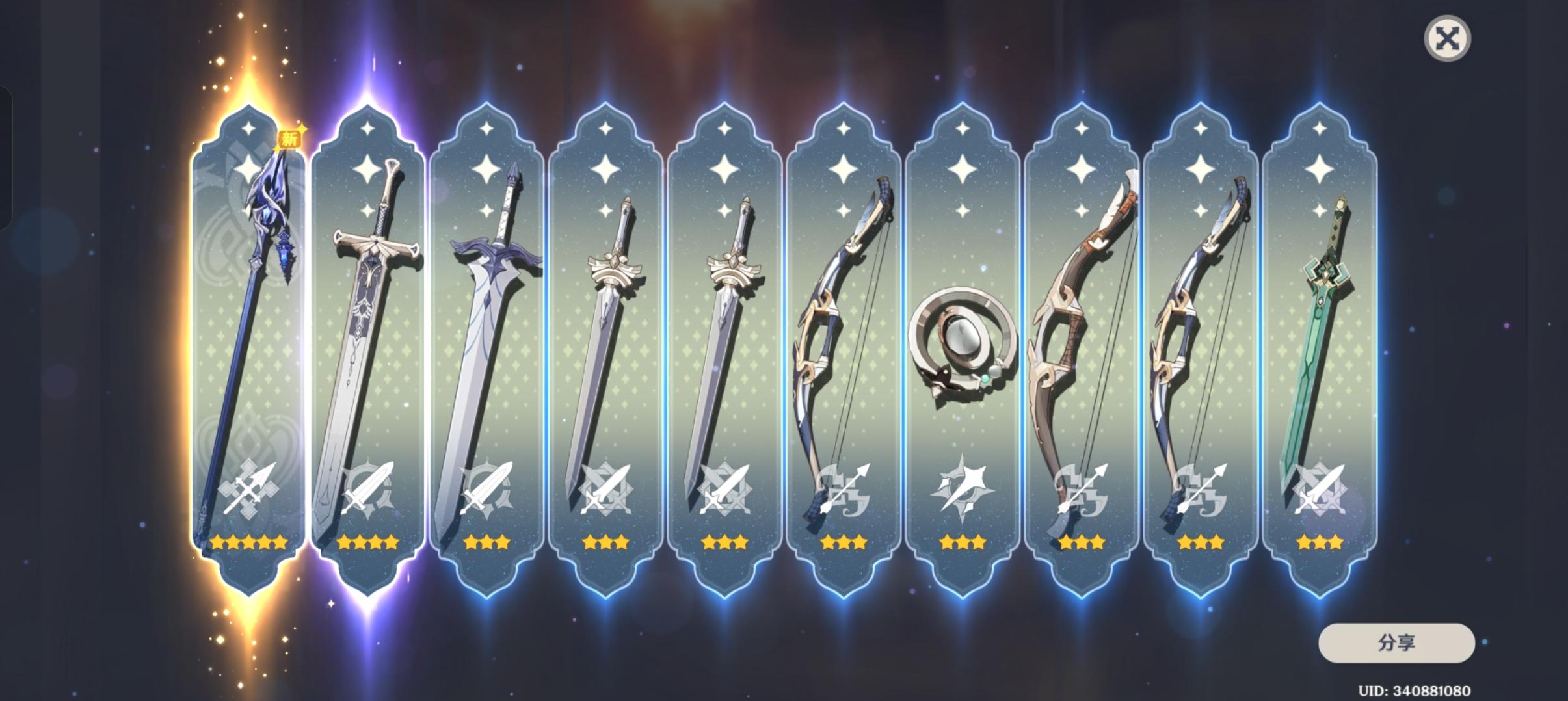1568x701 pixels.
Task: Click the four-star rating under the sword card
Action: click(367, 542)
